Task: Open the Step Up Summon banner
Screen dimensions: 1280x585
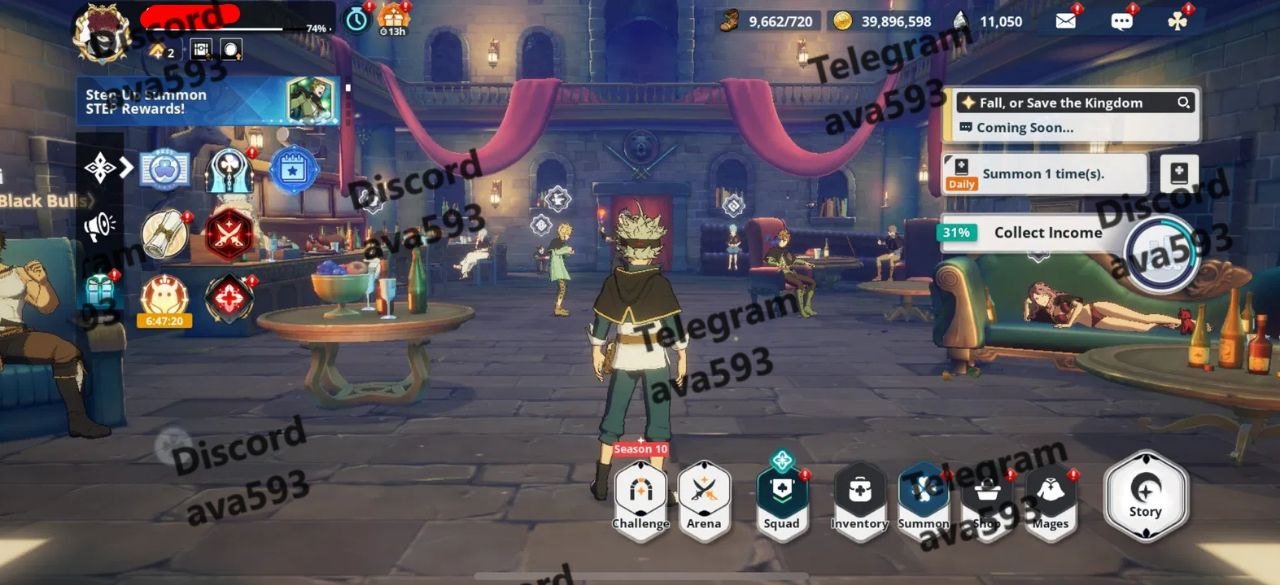Action: [208, 101]
